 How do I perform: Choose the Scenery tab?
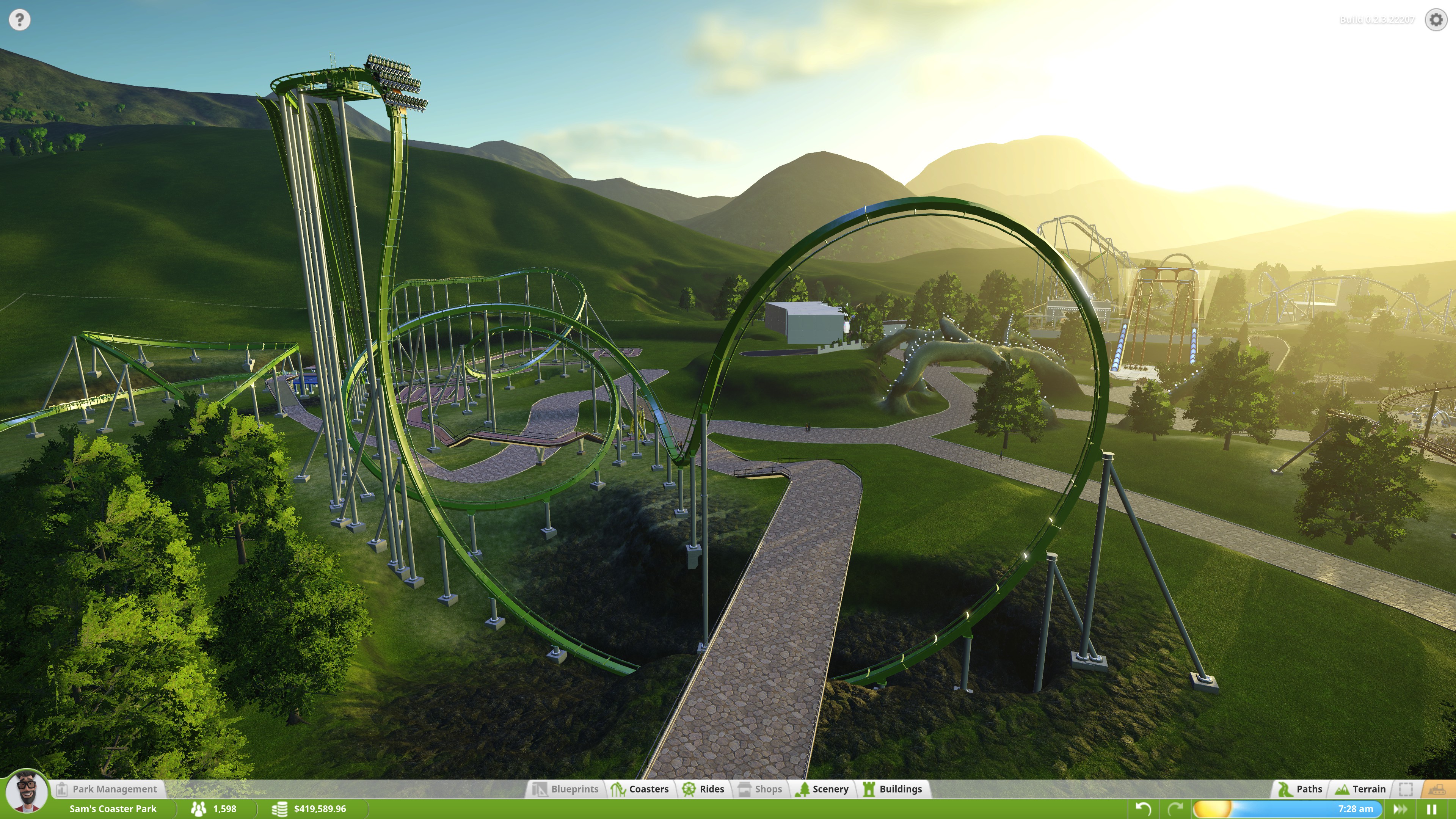point(822,789)
